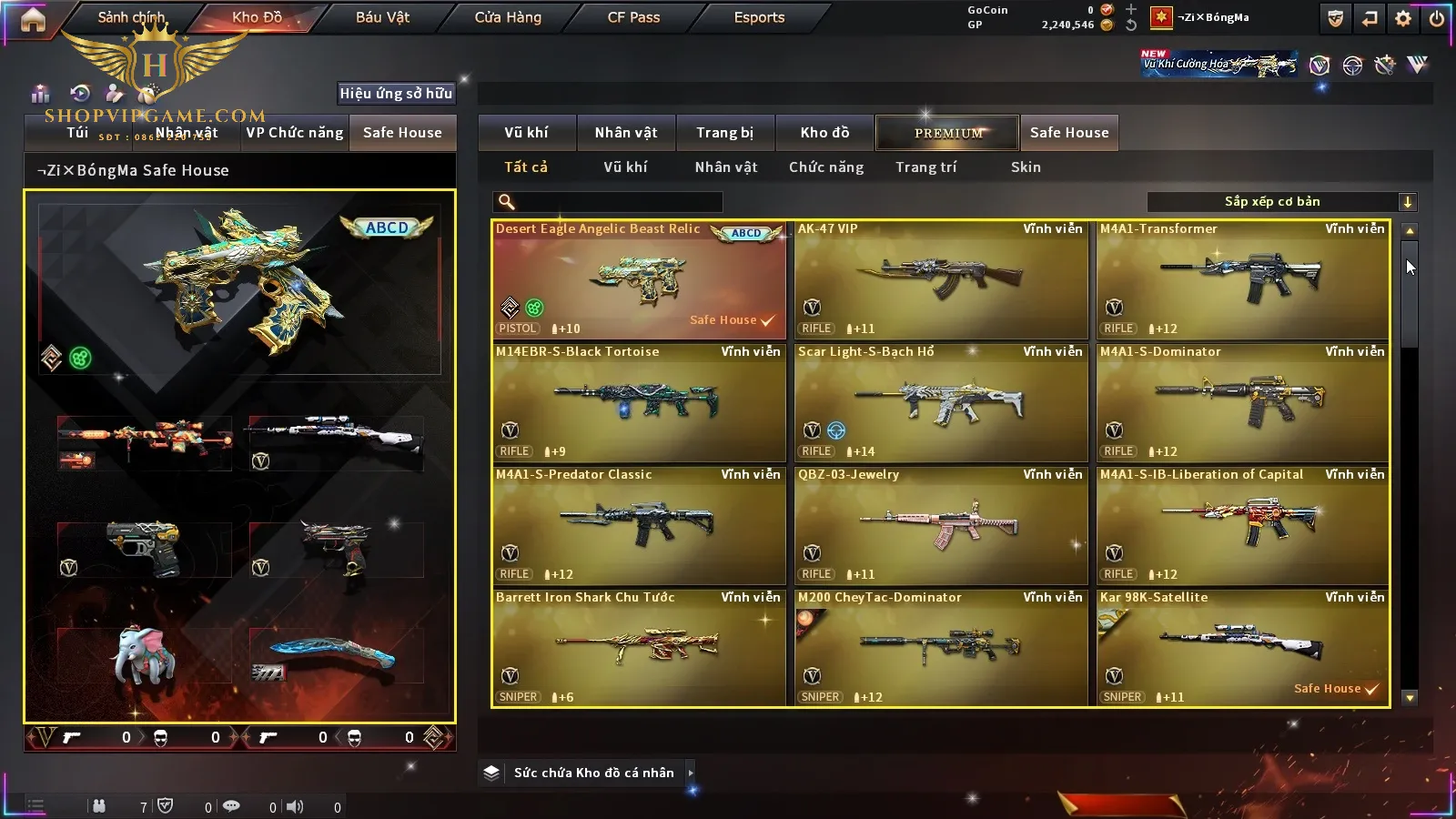Viewport: 1456px width, 819px height.
Task: Choose the Skin filter
Action: (x=1026, y=167)
